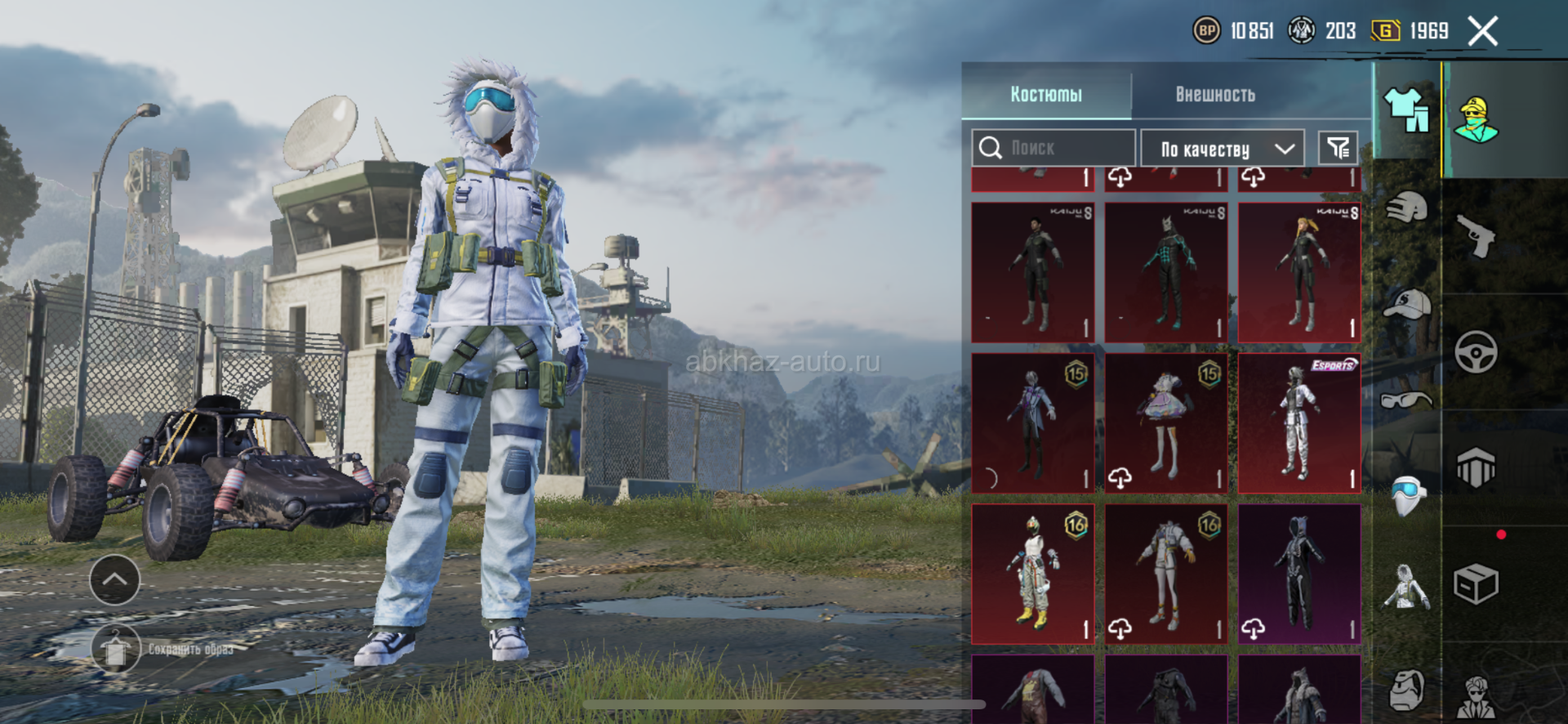The height and width of the screenshot is (724, 1568).
Task: Close the inventory screen
Action: 1482,32
